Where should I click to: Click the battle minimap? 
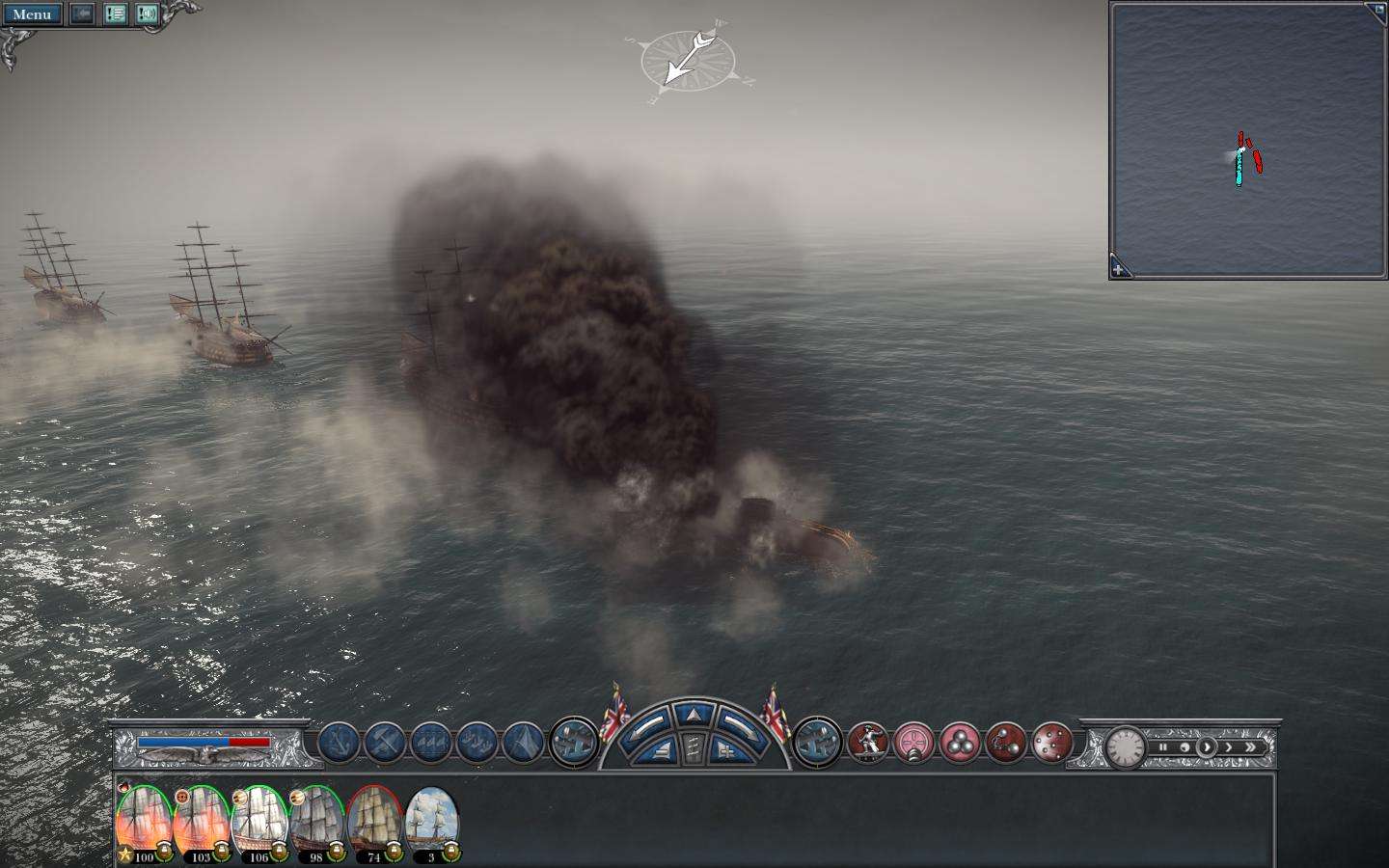click(x=1248, y=140)
